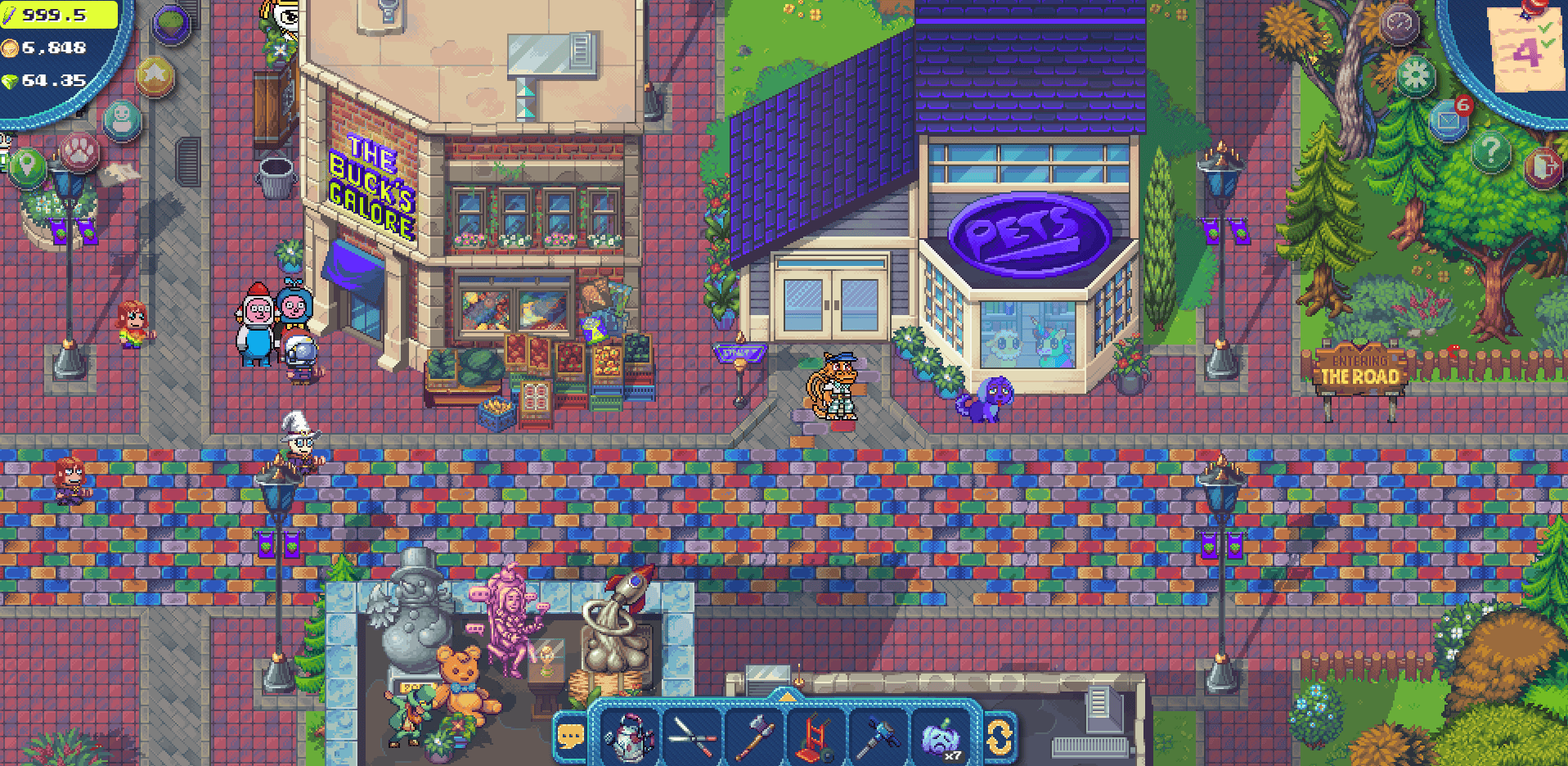Click the gold star rewards badge
Viewport: 1568px width, 766px height.
pyautogui.click(x=155, y=75)
